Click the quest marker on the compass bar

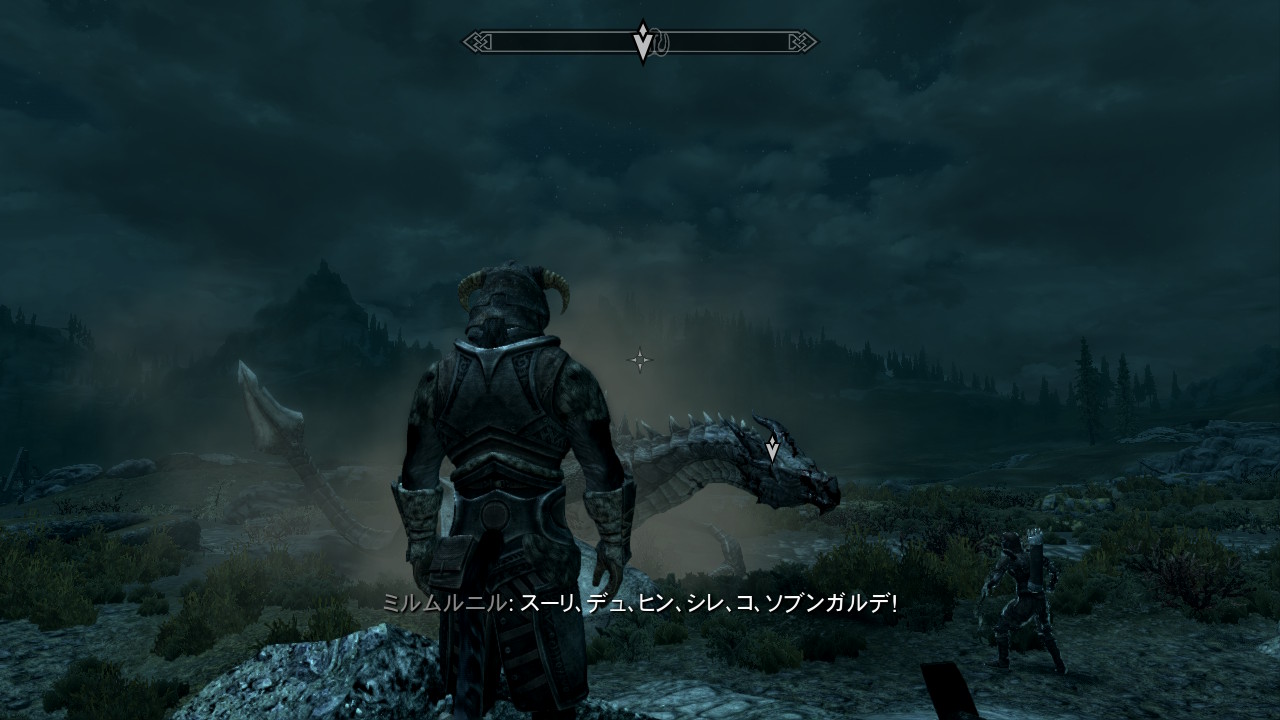point(643,41)
